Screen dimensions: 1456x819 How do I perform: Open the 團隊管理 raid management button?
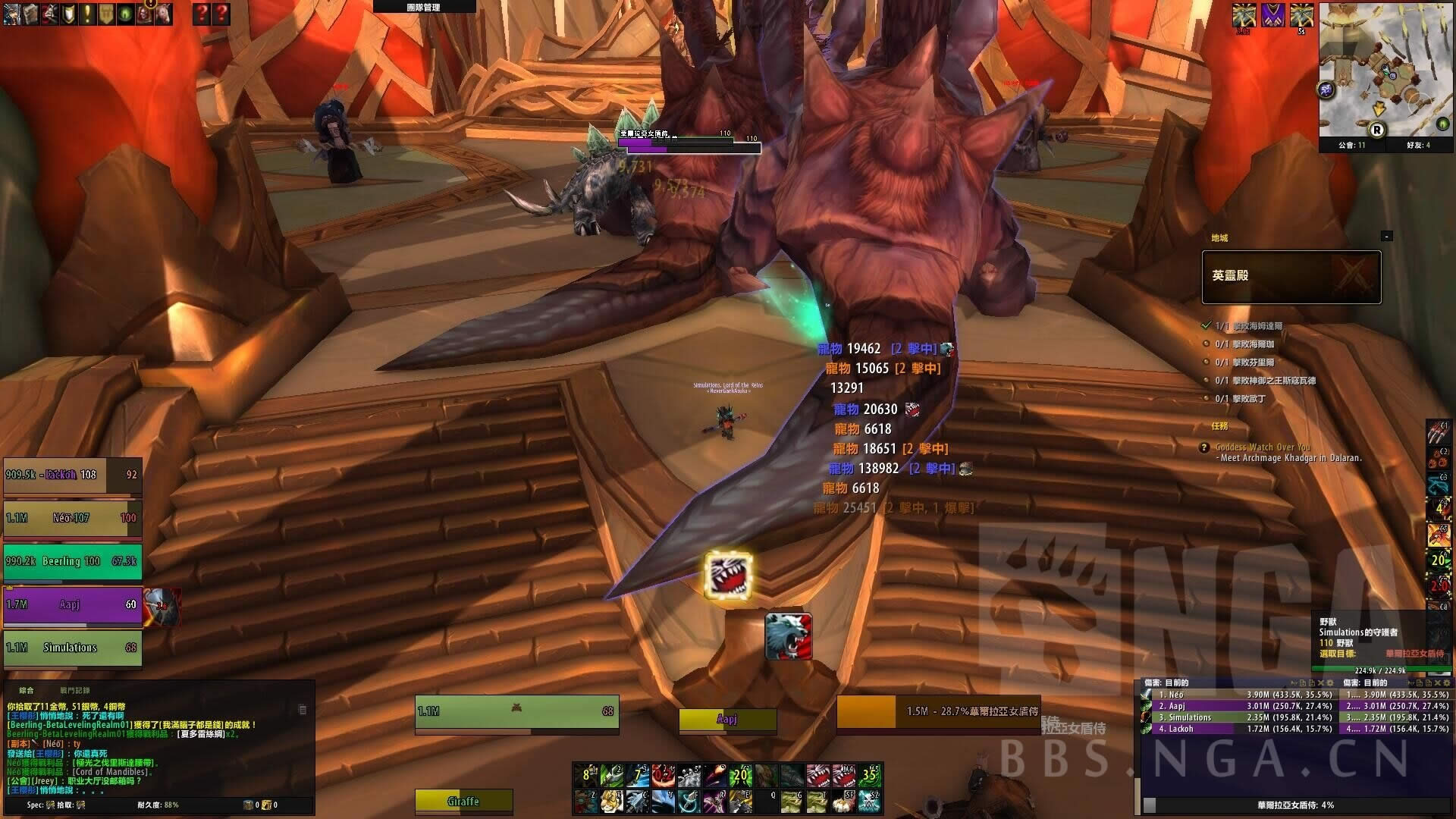coord(423,7)
